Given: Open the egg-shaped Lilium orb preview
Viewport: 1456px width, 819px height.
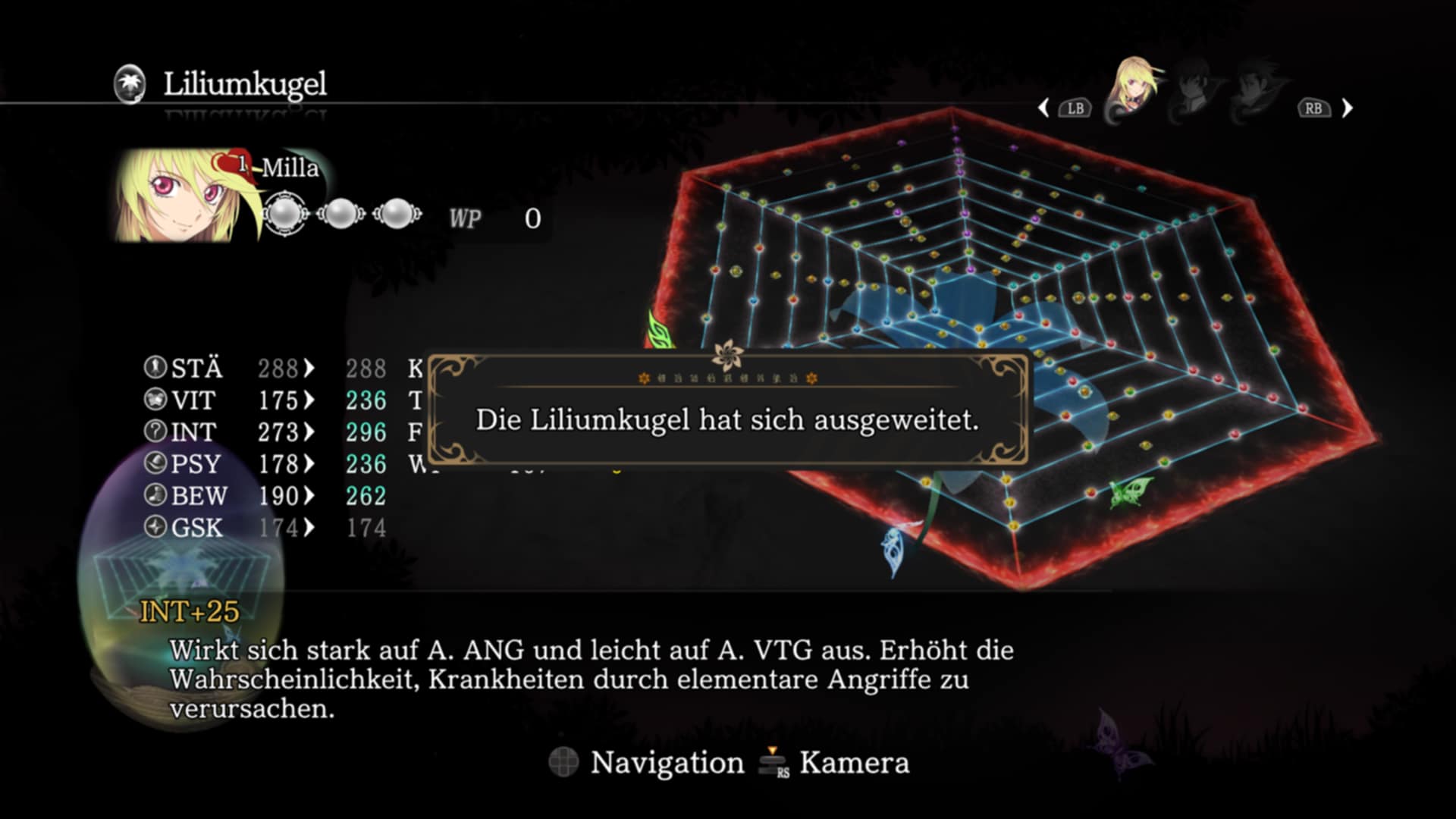Looking at the screenshot, I should coord(180,584).
